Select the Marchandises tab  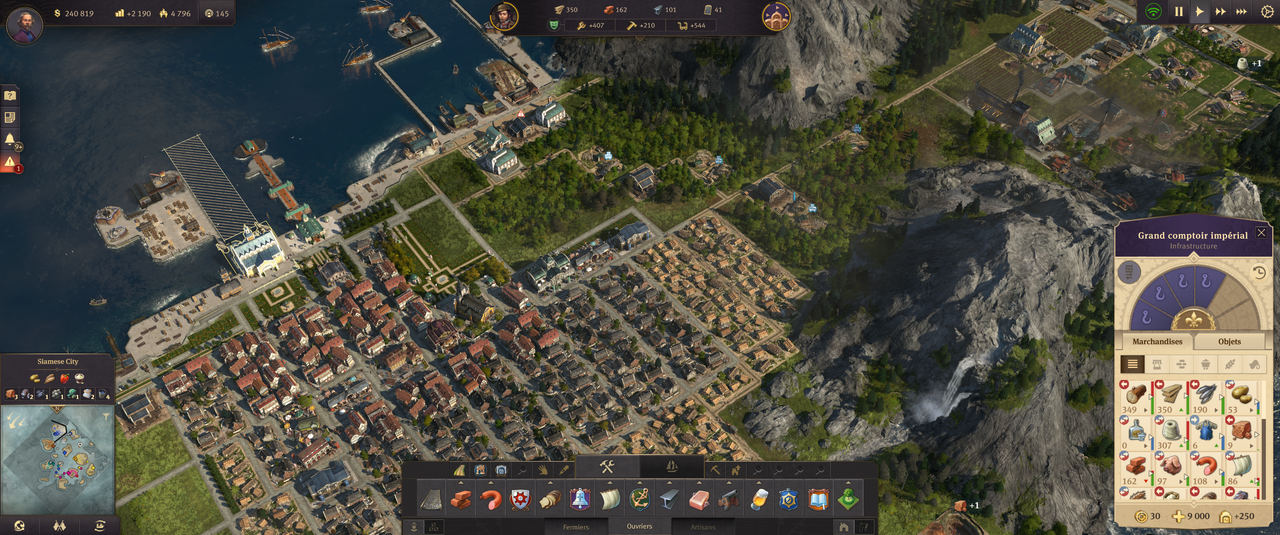click(x=1156, y=341)
